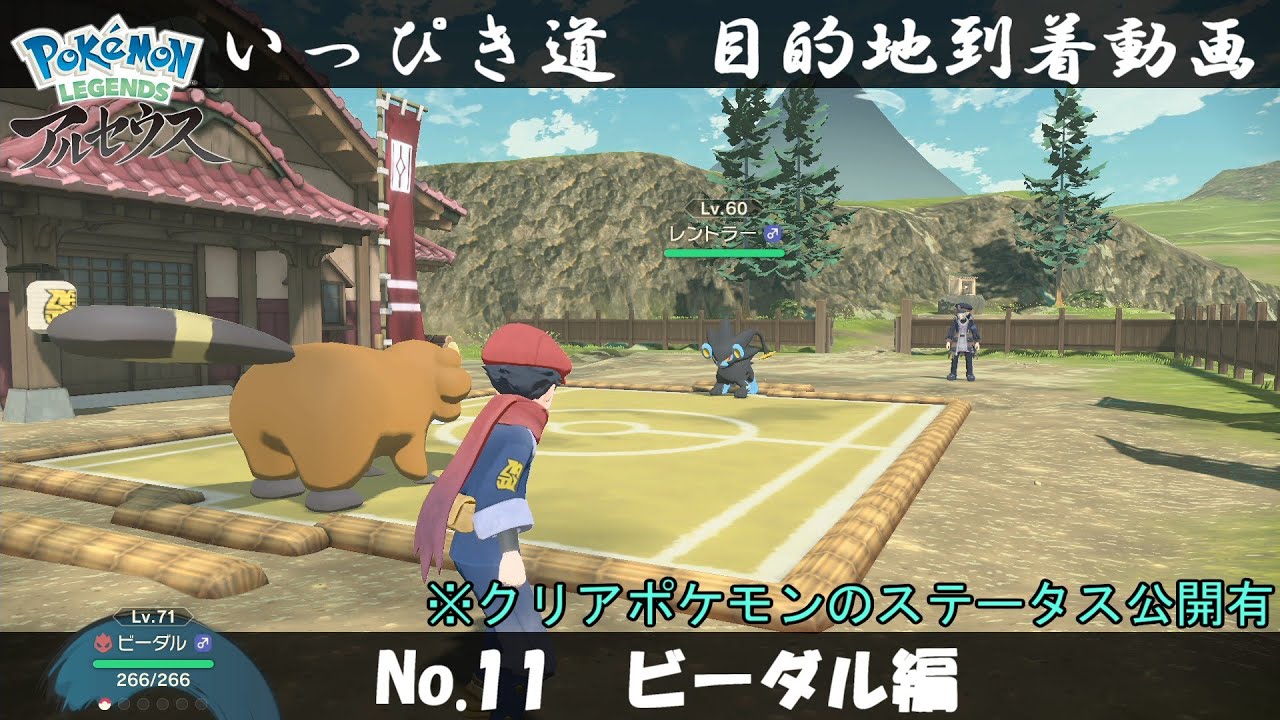This screenshot has height=720, width=1280.
Task: Toggle the Lv.71 level badge above ビーダル
Action: tap(154, 617)
